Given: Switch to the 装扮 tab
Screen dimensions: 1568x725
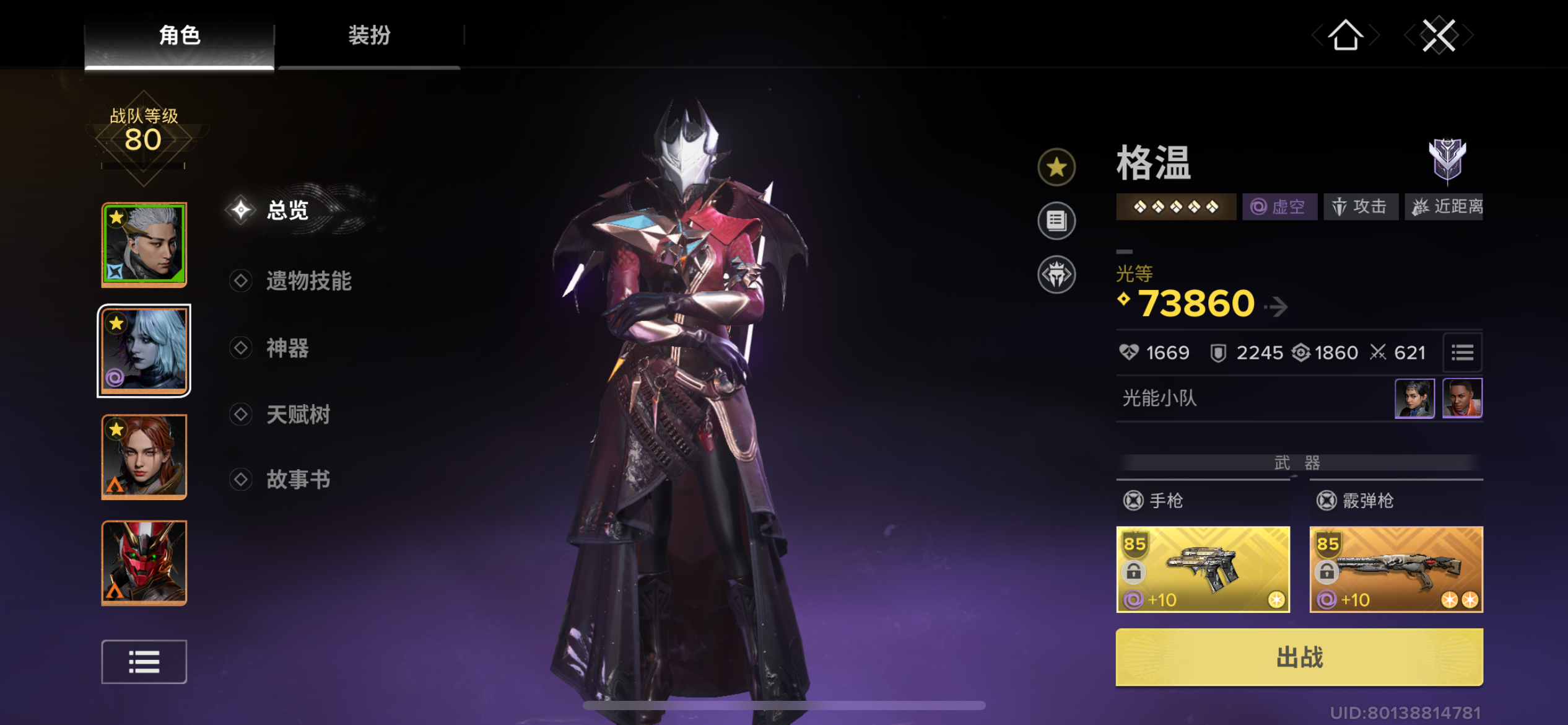Looking at the screenshot, I should tap(369, 35).
